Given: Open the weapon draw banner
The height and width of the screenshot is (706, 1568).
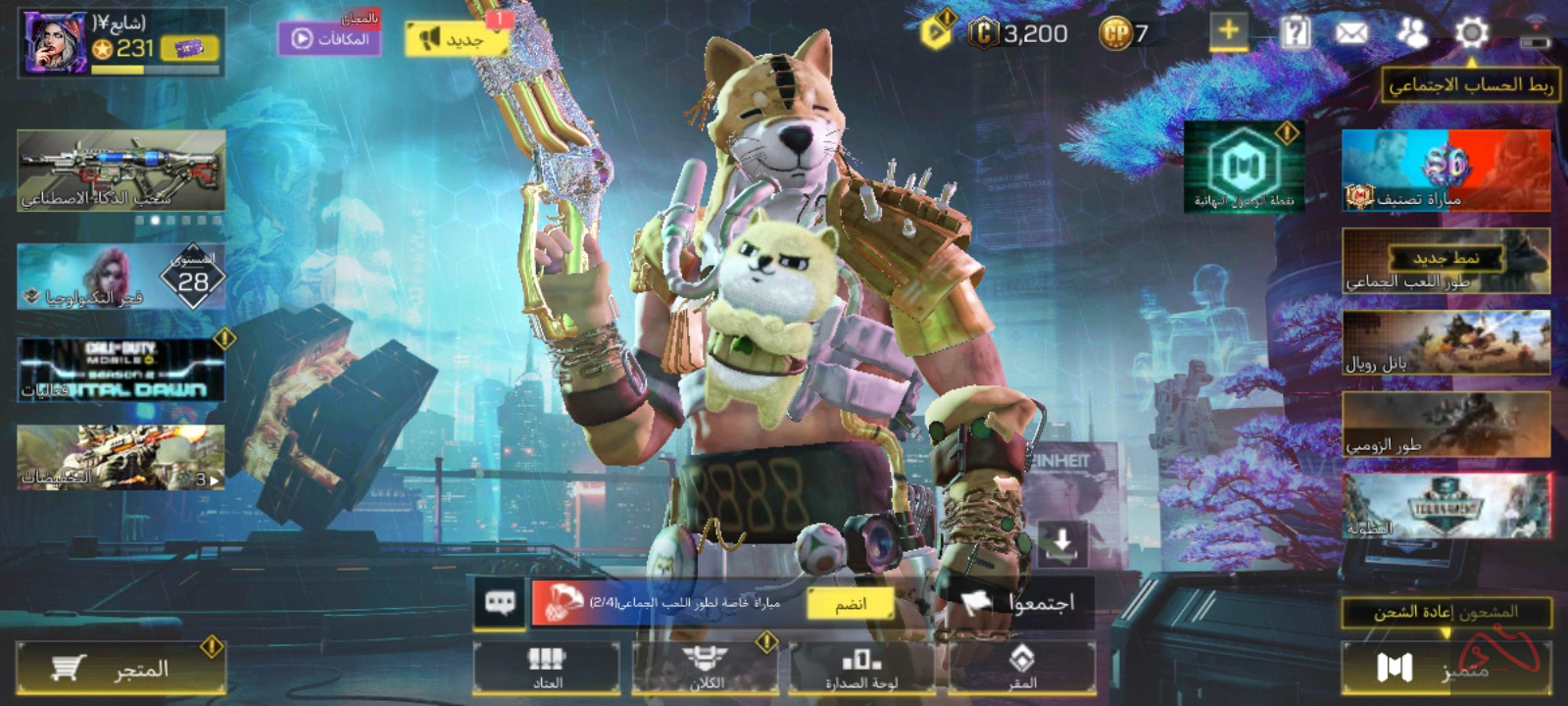Looking at the screenshot, I should pyautogui.click(x=122, y=172).
